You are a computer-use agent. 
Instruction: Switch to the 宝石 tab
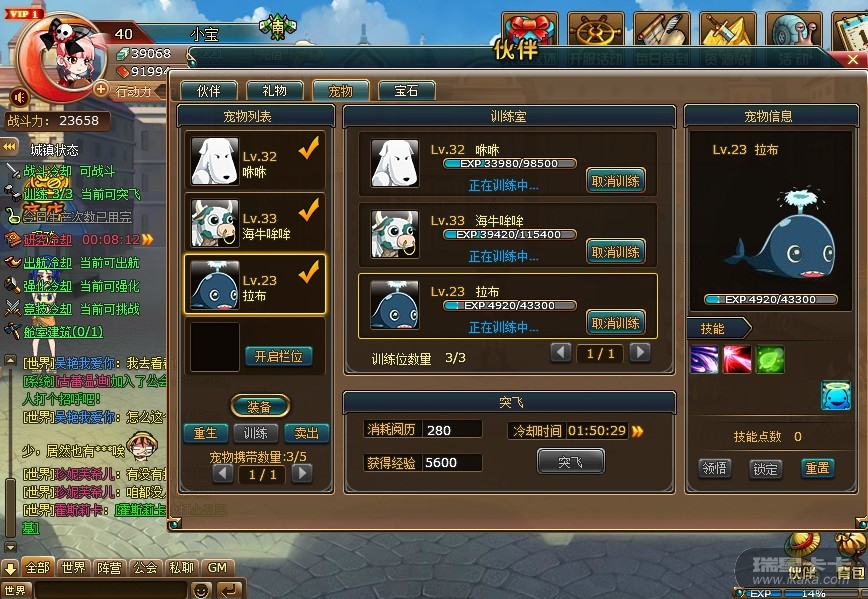[x=406, y=91]
